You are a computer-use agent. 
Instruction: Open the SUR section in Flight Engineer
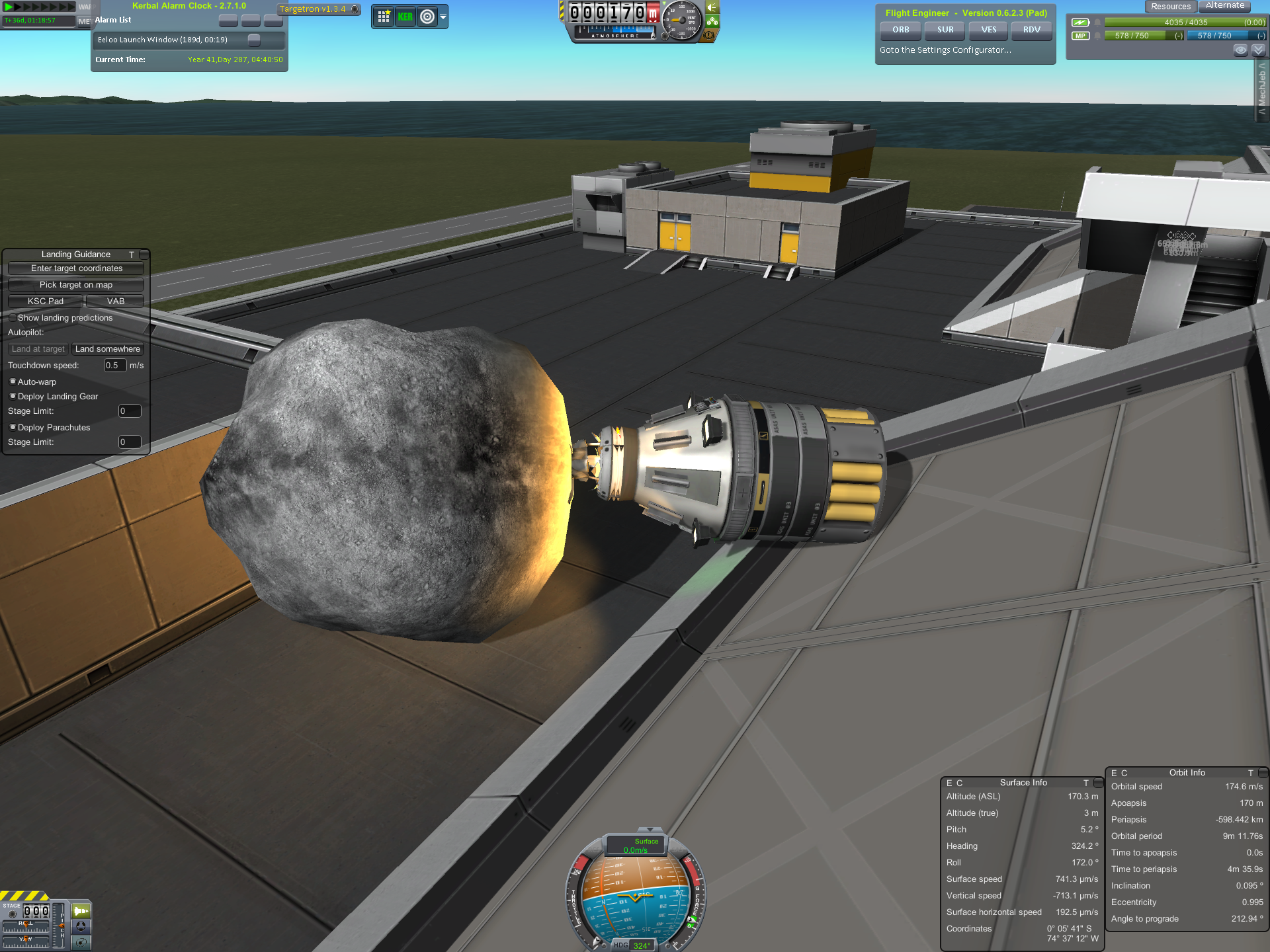[x=945, y=30]
